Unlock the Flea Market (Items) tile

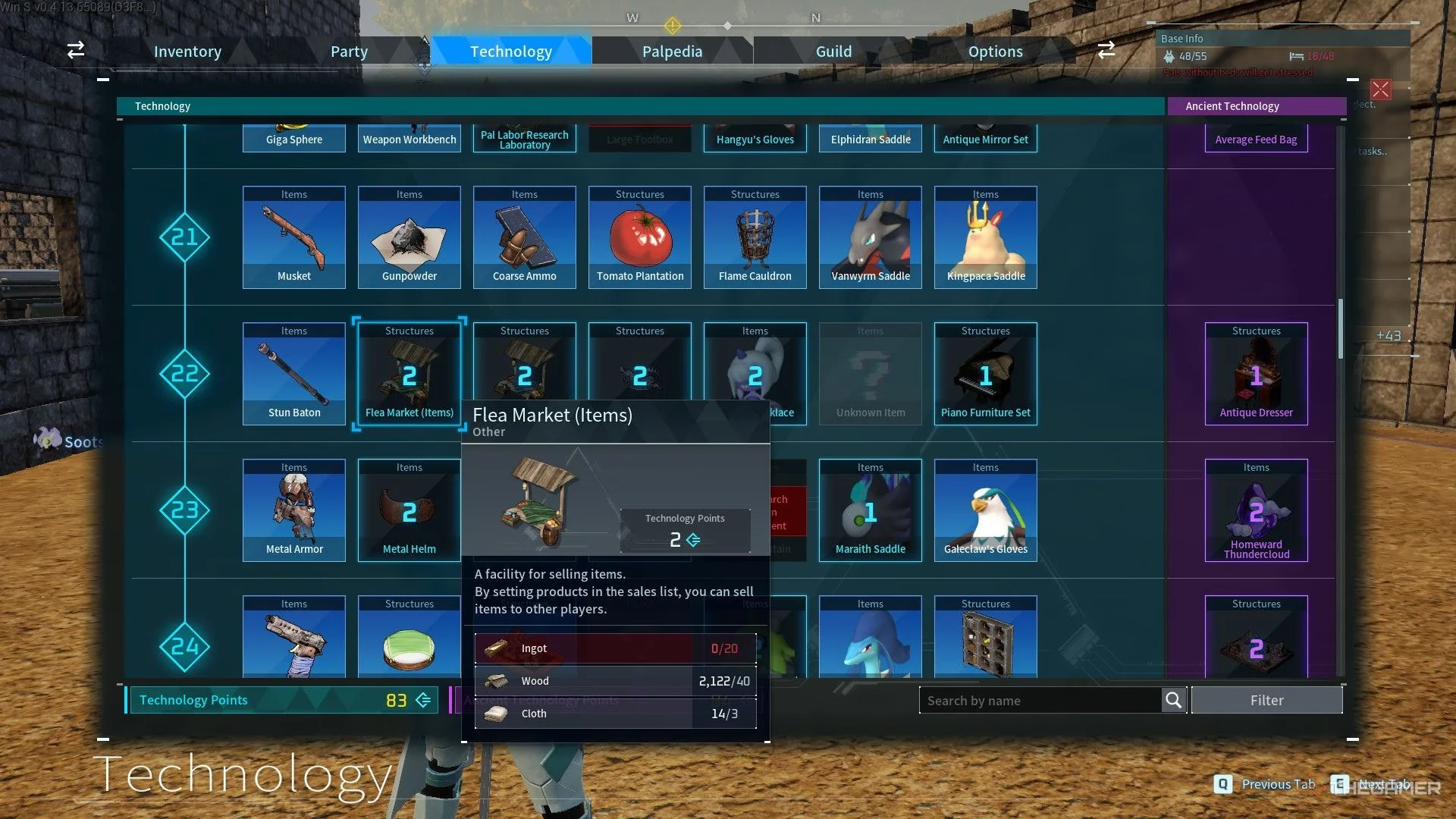pos(409,374)
